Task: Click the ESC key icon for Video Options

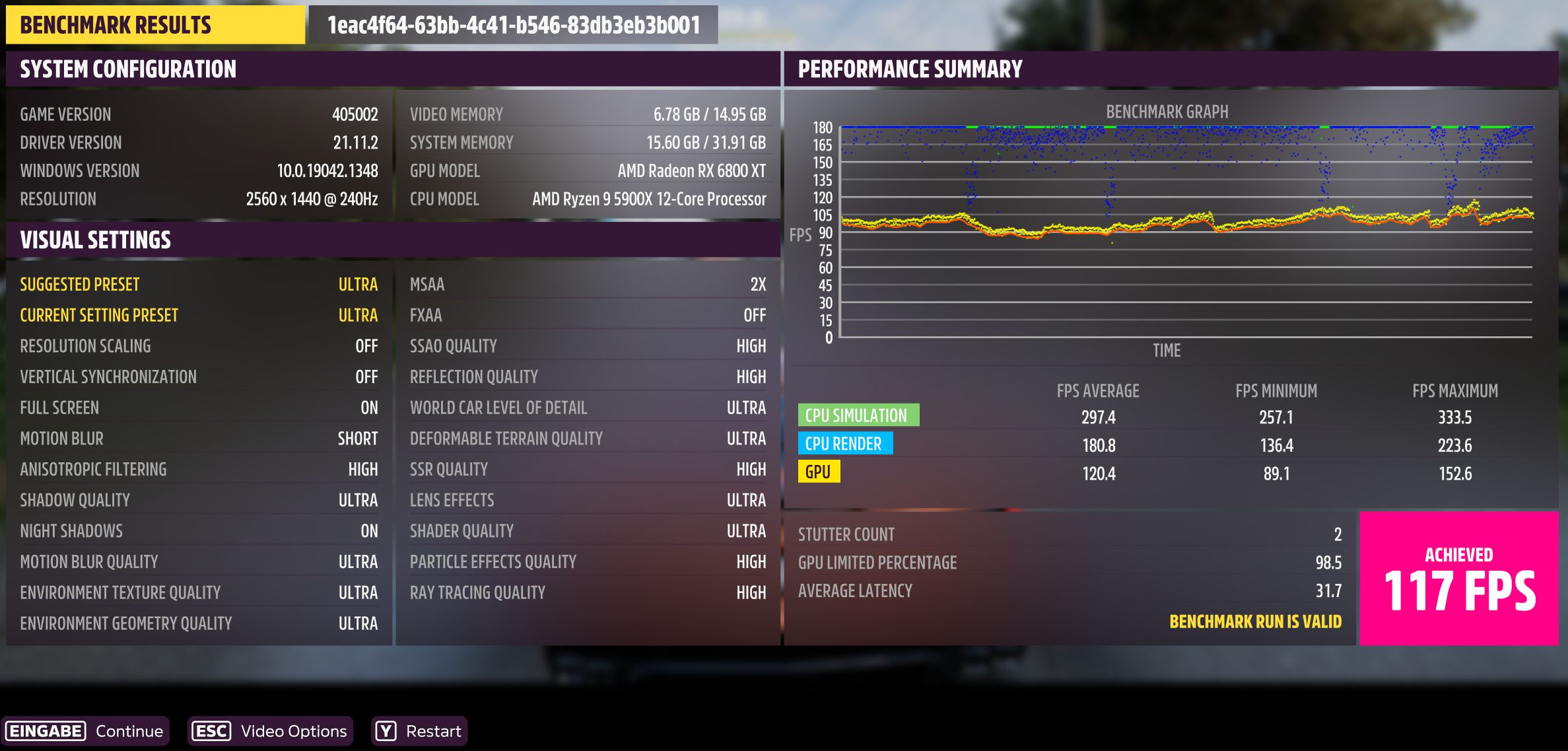Action: click(212, 731)
